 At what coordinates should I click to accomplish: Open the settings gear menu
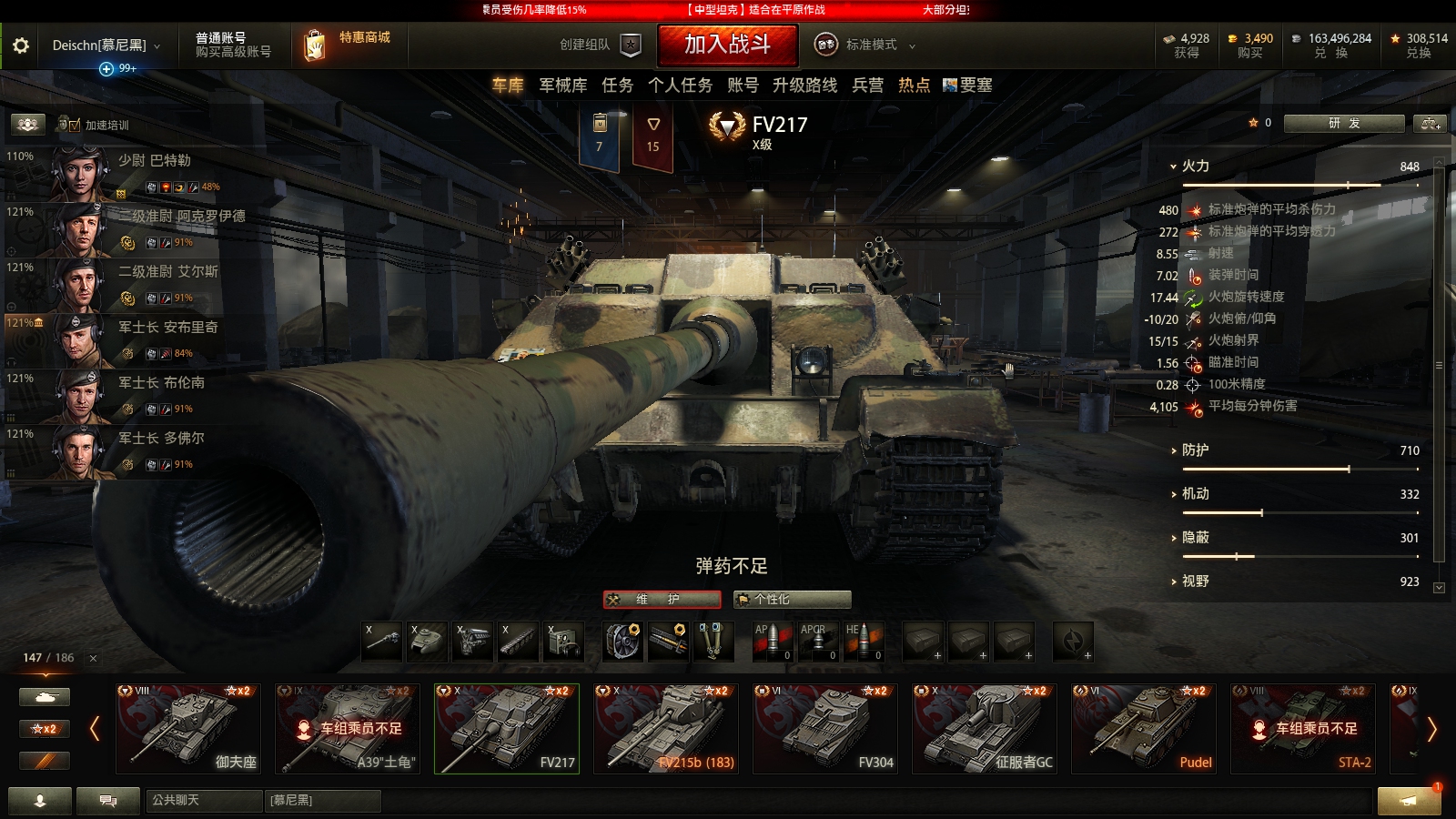pyautogui.click(x=23, y=43)
